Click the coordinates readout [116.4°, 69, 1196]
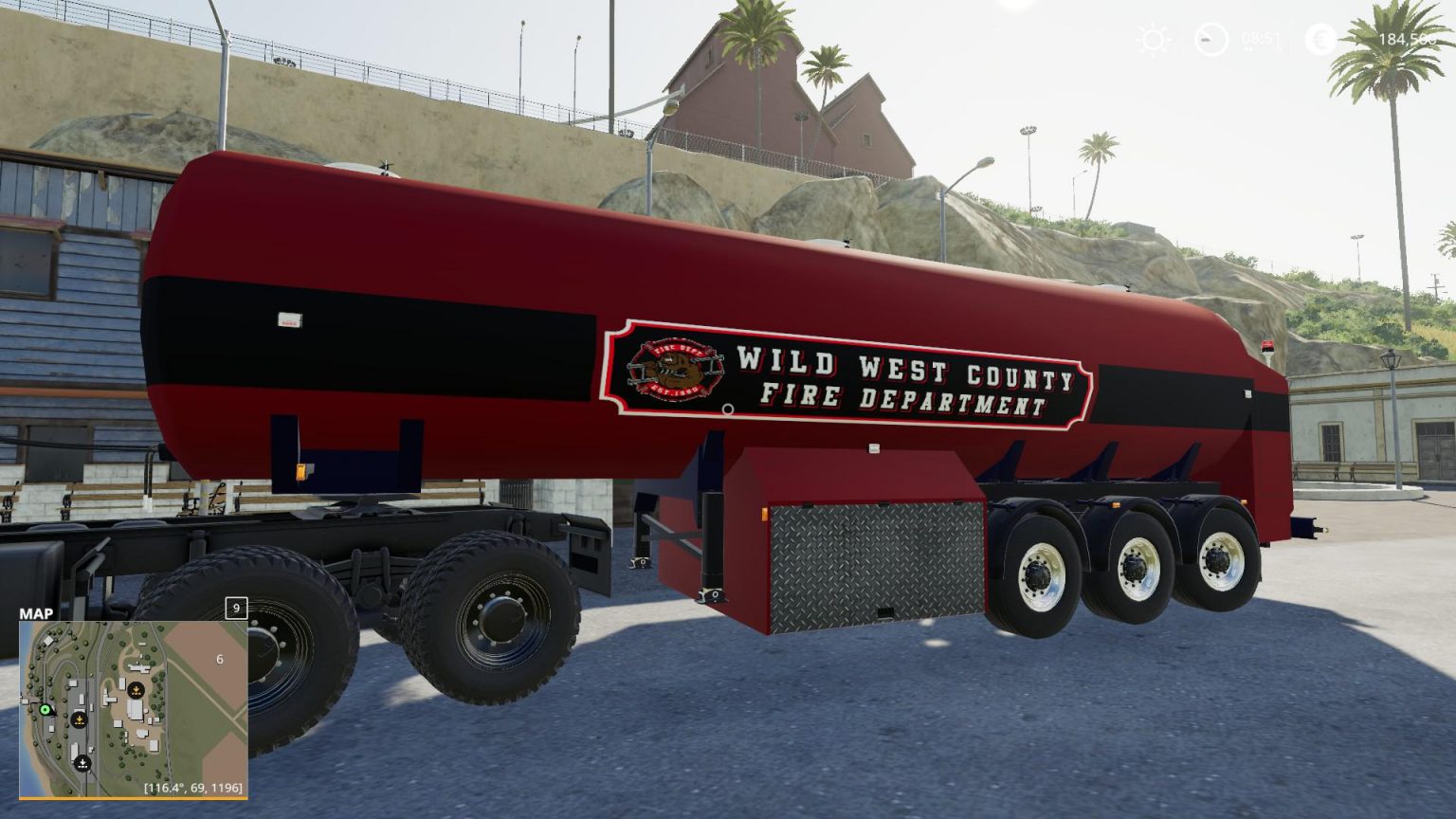The height and width of the screenshot is (819, 1456). [196, 787]
